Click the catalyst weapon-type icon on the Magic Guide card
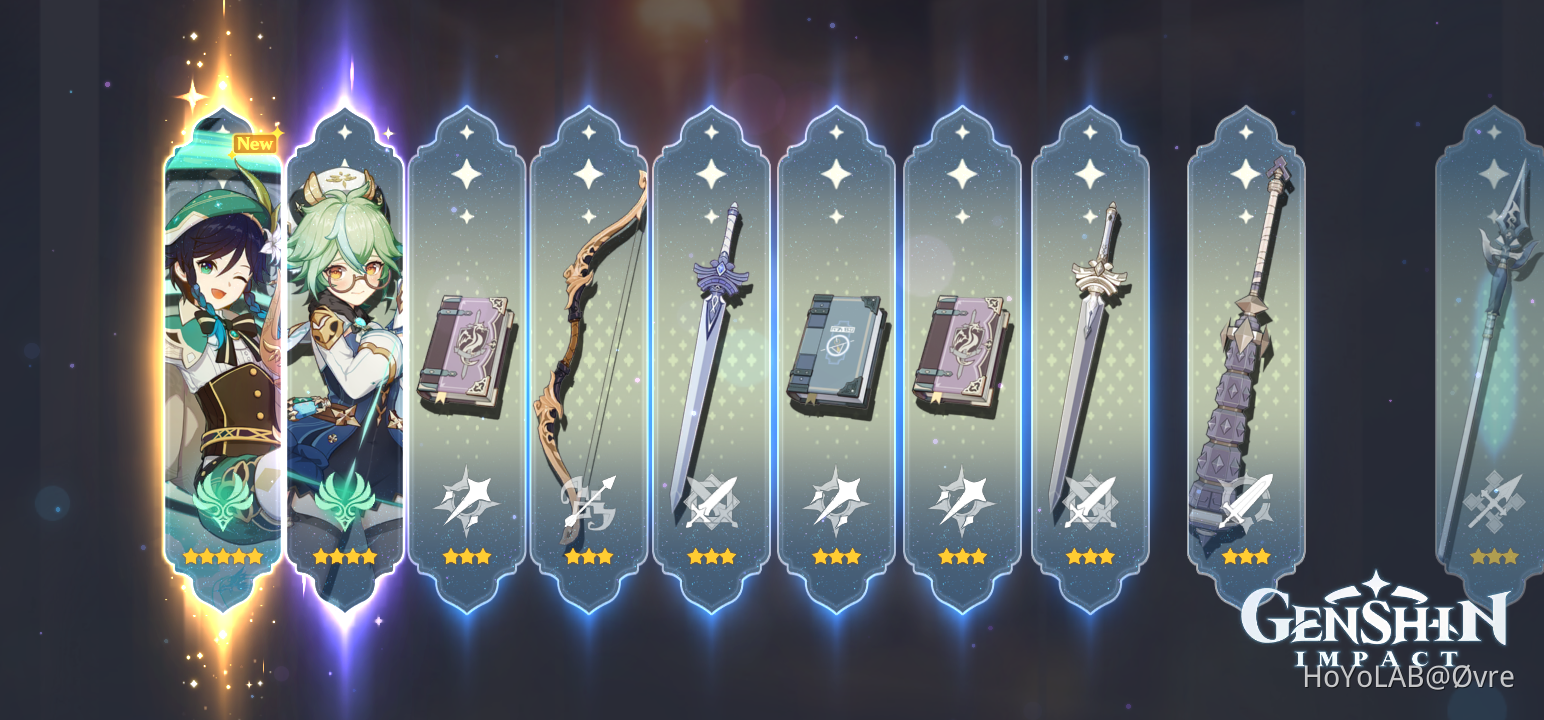 click(x=465, y=500)
